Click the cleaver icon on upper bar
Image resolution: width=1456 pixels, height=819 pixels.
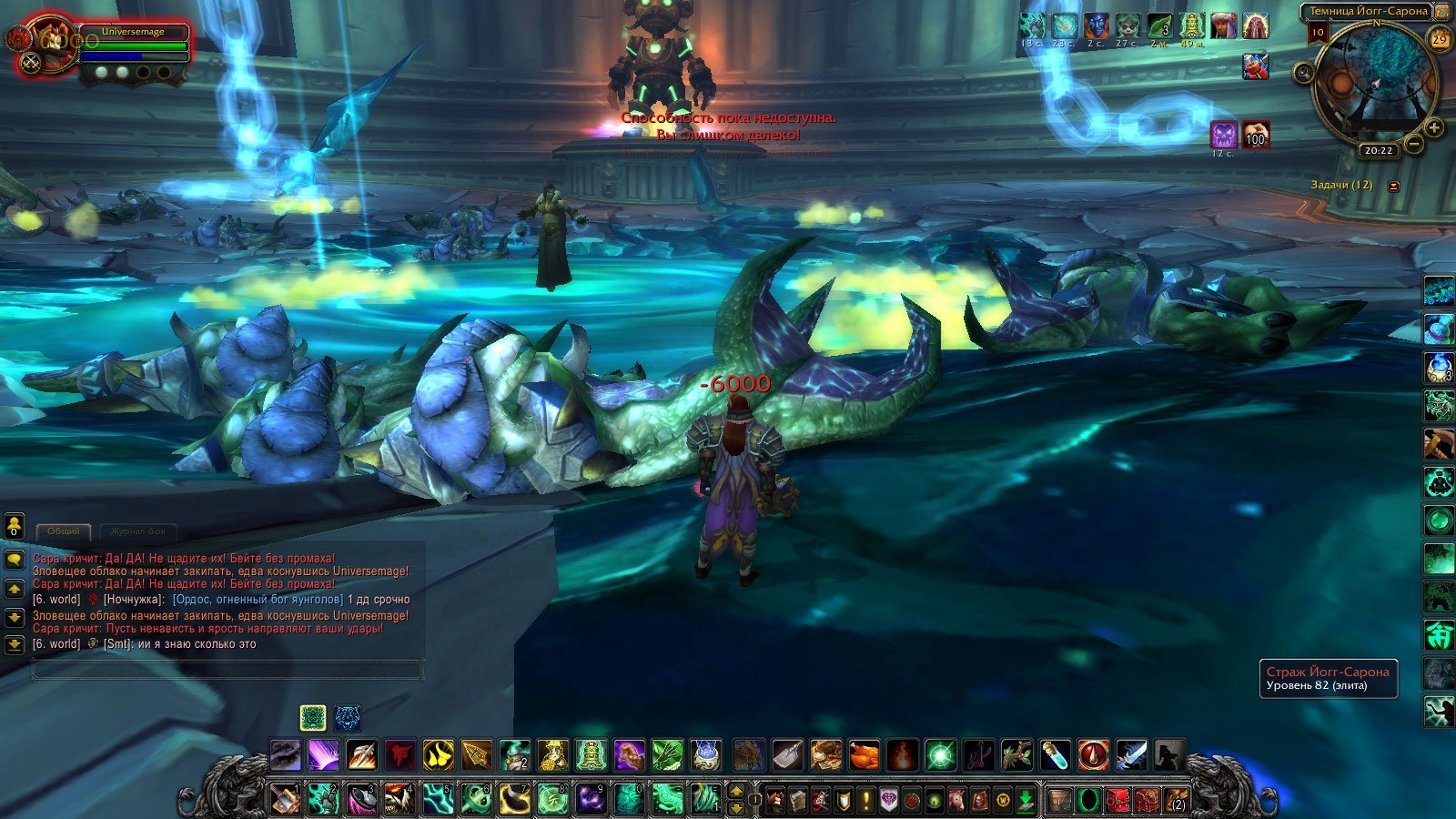click(788, 754)
